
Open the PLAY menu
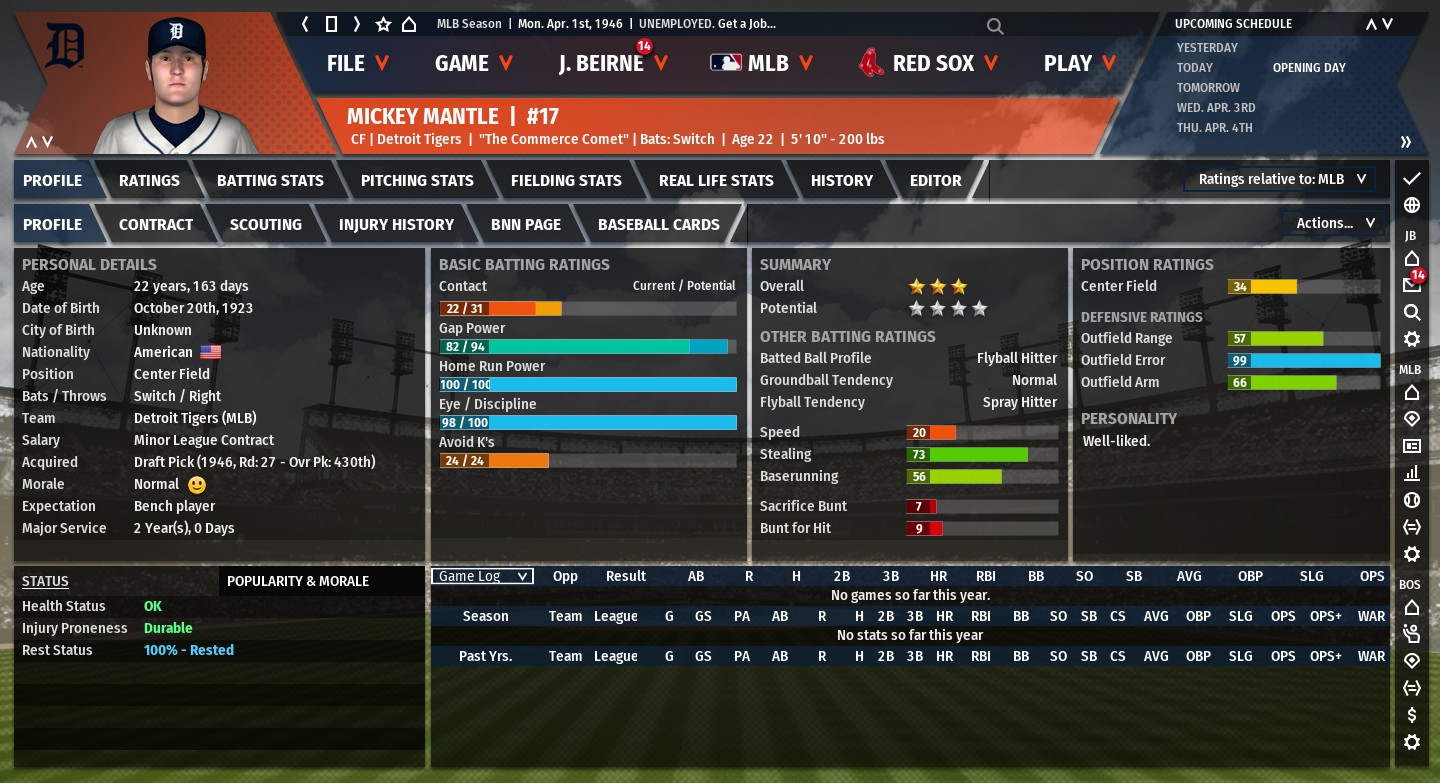pos(1079,63)
